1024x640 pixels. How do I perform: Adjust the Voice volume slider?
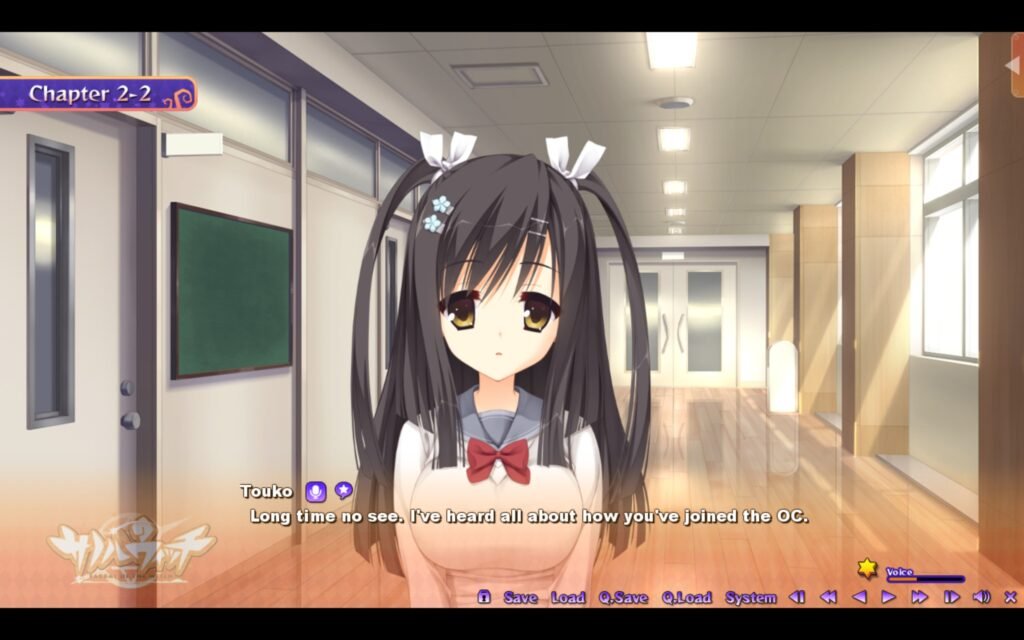[x=924, y=579]
